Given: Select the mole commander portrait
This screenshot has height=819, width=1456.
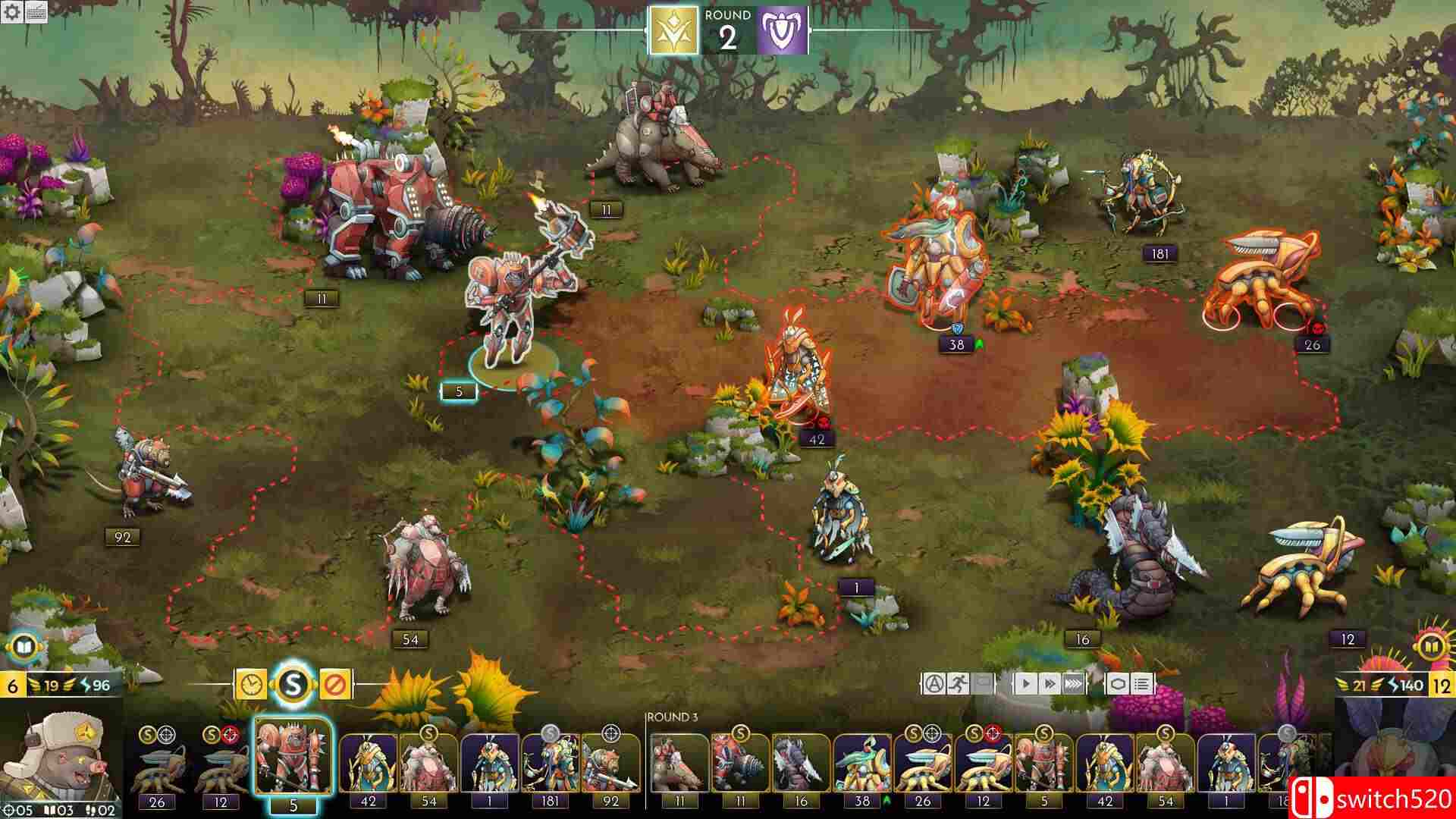Looking at the screenshot, I should pos(61,762).
